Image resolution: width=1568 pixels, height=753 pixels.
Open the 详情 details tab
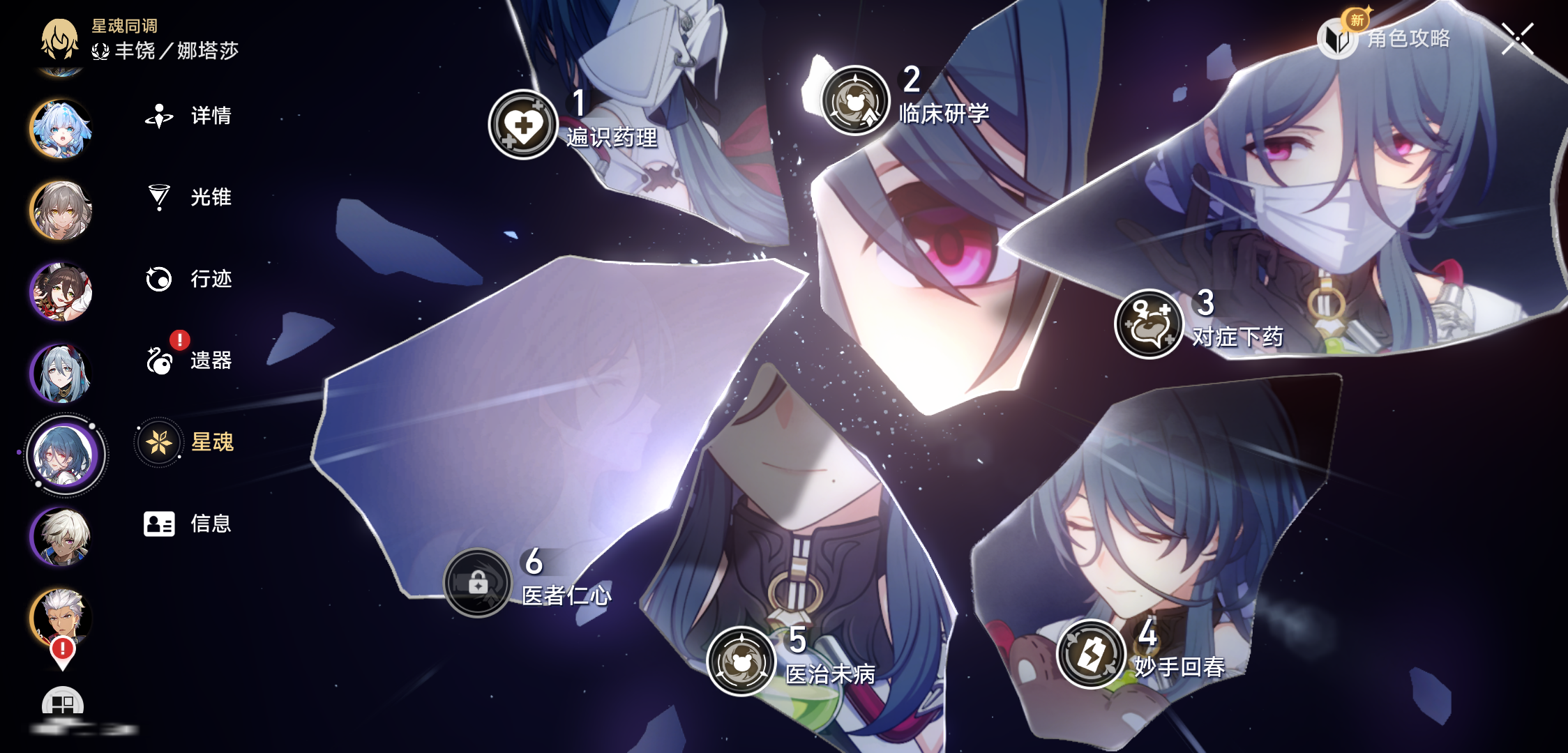tap(188, 116)
